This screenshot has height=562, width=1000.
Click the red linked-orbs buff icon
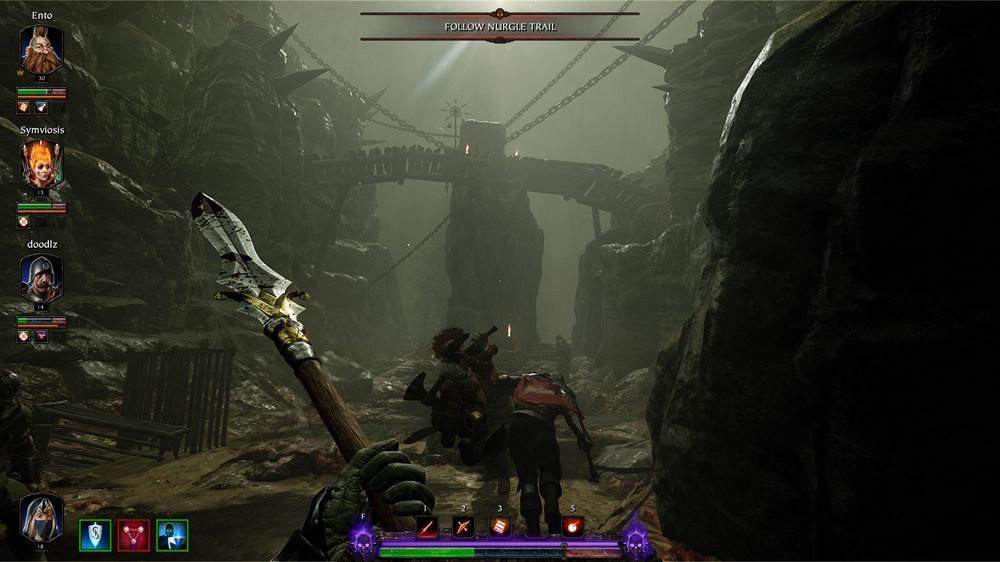[134, 535]
